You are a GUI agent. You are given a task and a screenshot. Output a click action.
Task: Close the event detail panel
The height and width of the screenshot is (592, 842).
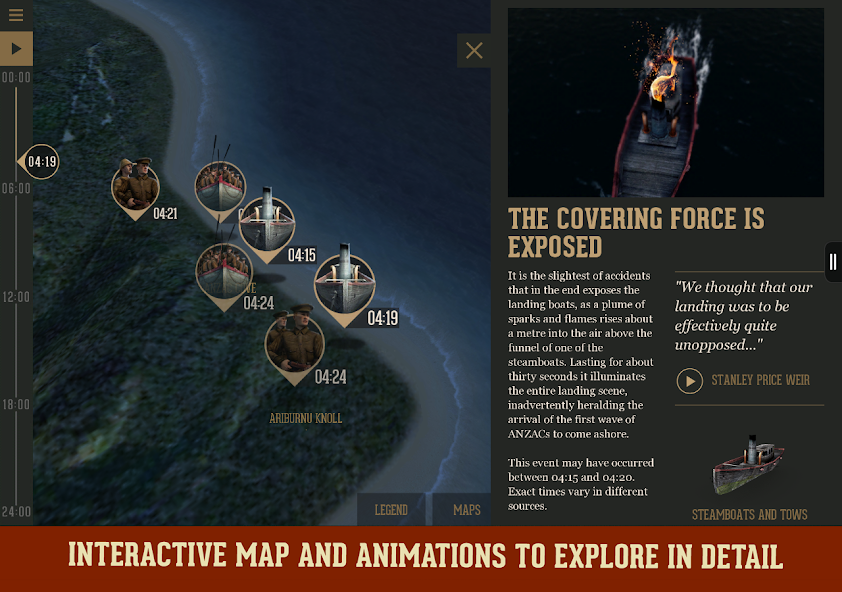pos(474,51)
